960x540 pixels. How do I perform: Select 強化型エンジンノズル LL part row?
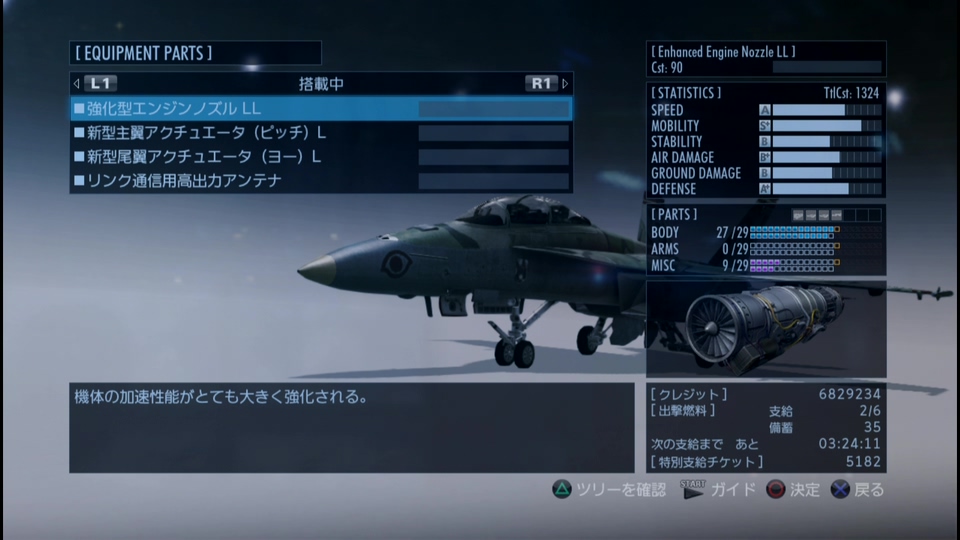tap(320, 108)
